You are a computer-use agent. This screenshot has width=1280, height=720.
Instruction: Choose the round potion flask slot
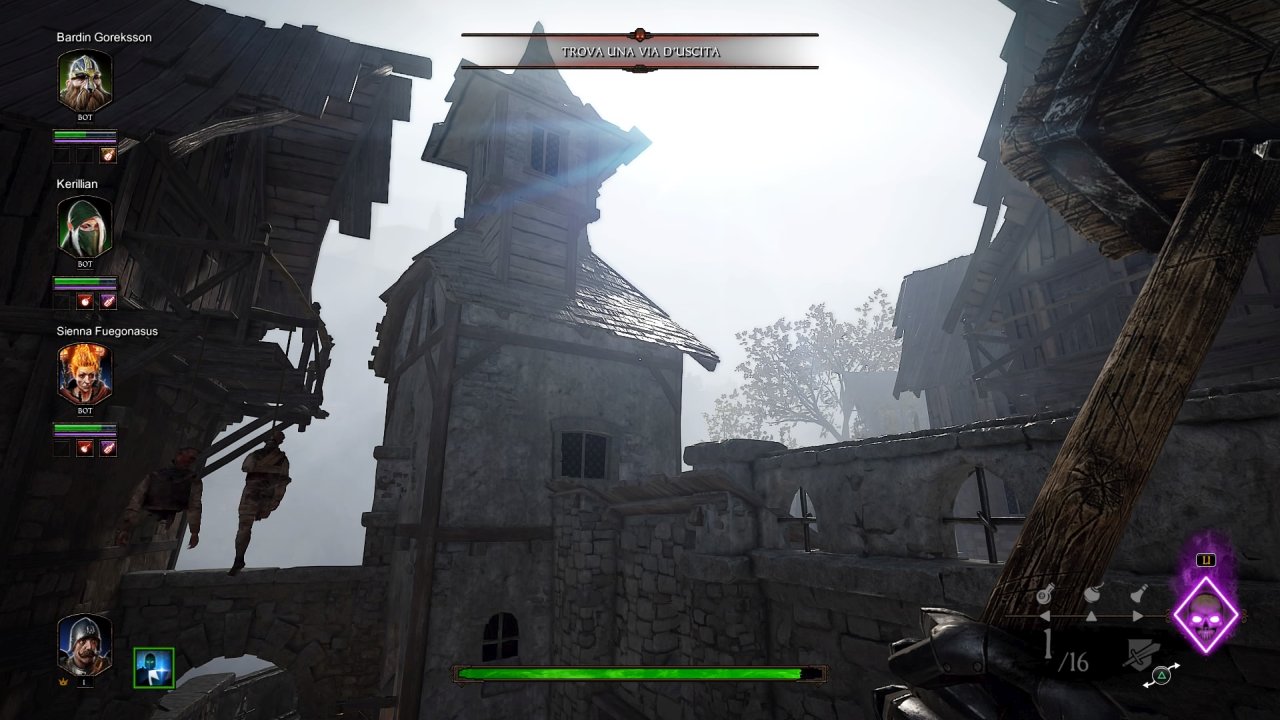(1093, 593)
